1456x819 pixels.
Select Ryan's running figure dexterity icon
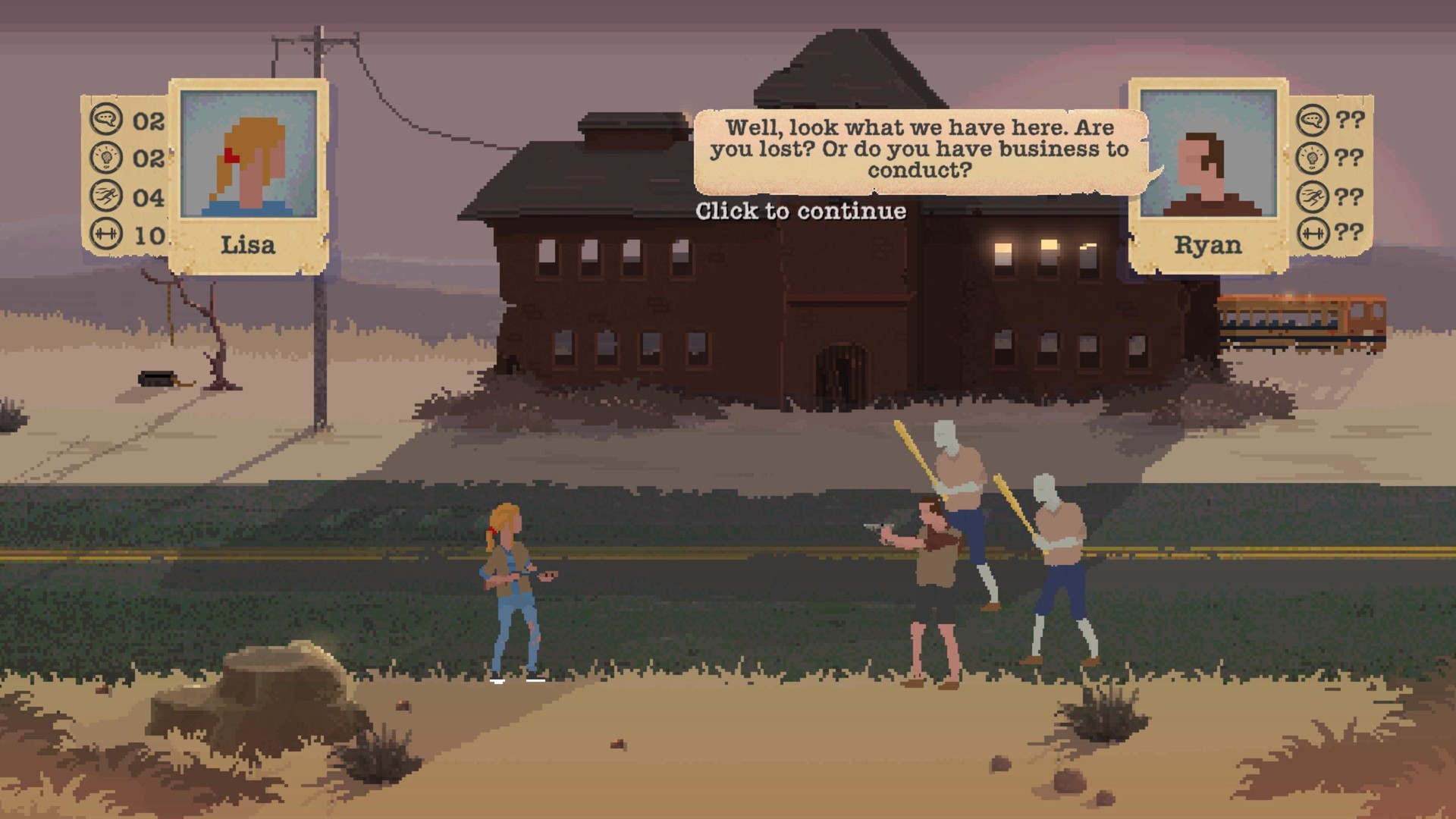tap(1311, 196)
